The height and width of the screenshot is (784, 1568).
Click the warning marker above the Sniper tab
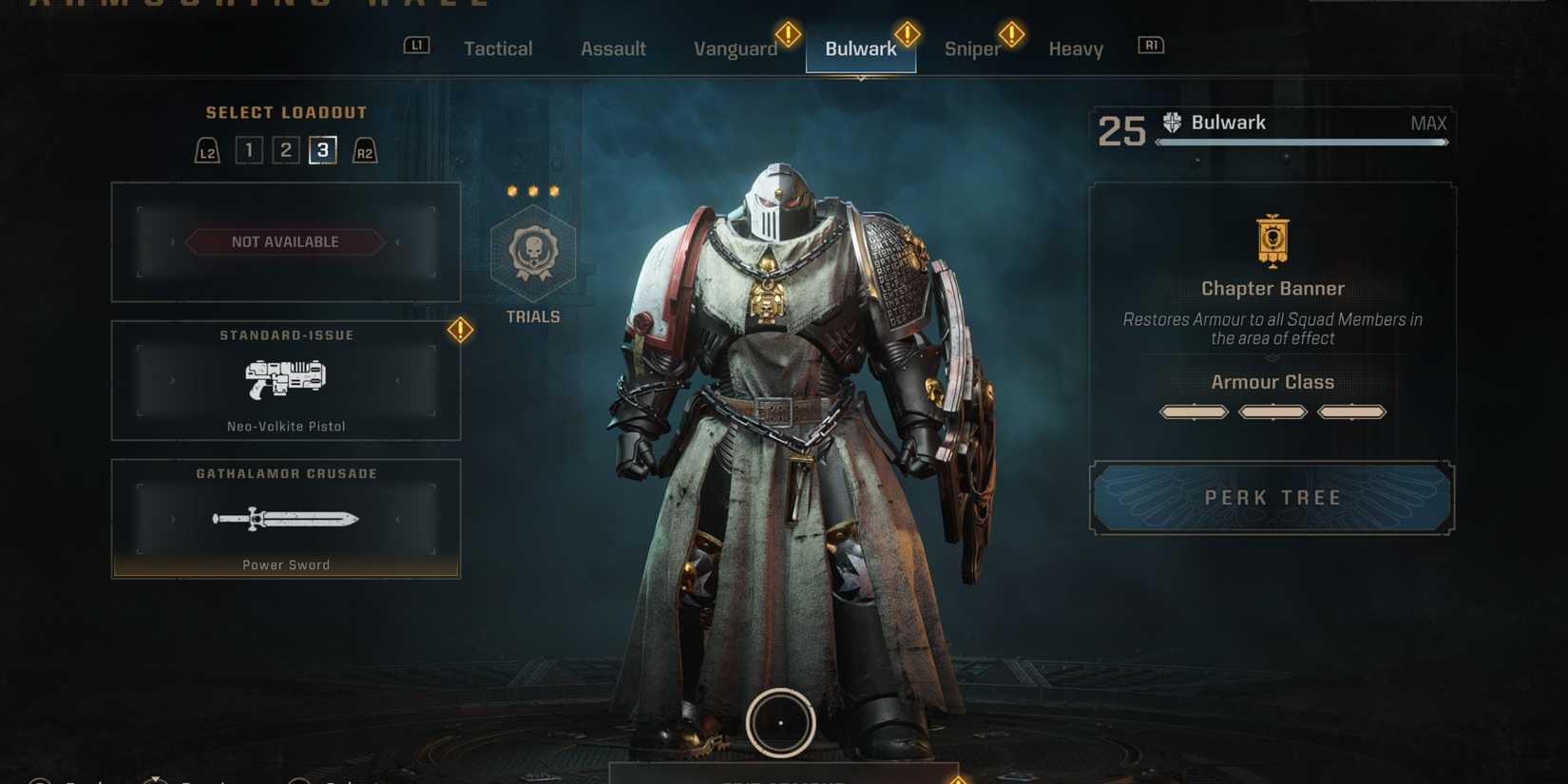click(x=1011, y=34)
